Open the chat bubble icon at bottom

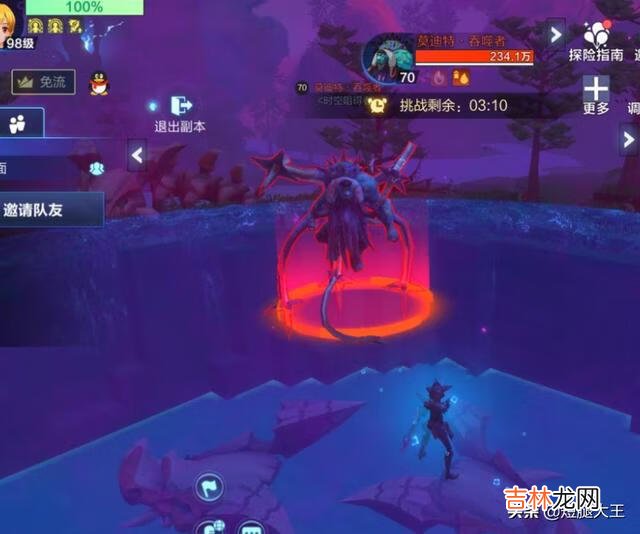(x=250, y=527)
